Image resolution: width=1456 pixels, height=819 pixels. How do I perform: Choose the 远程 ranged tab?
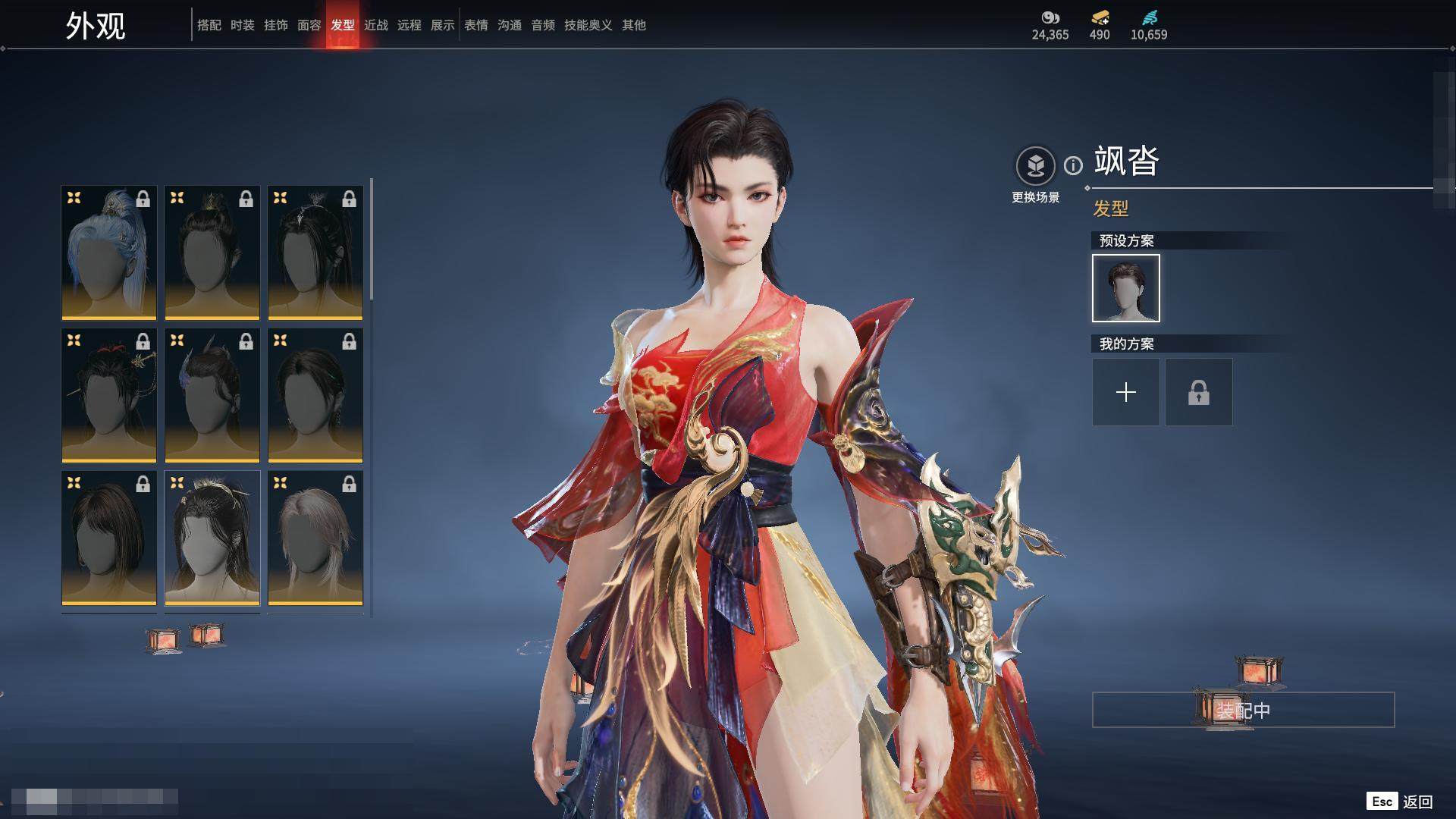tap(409, 25)
